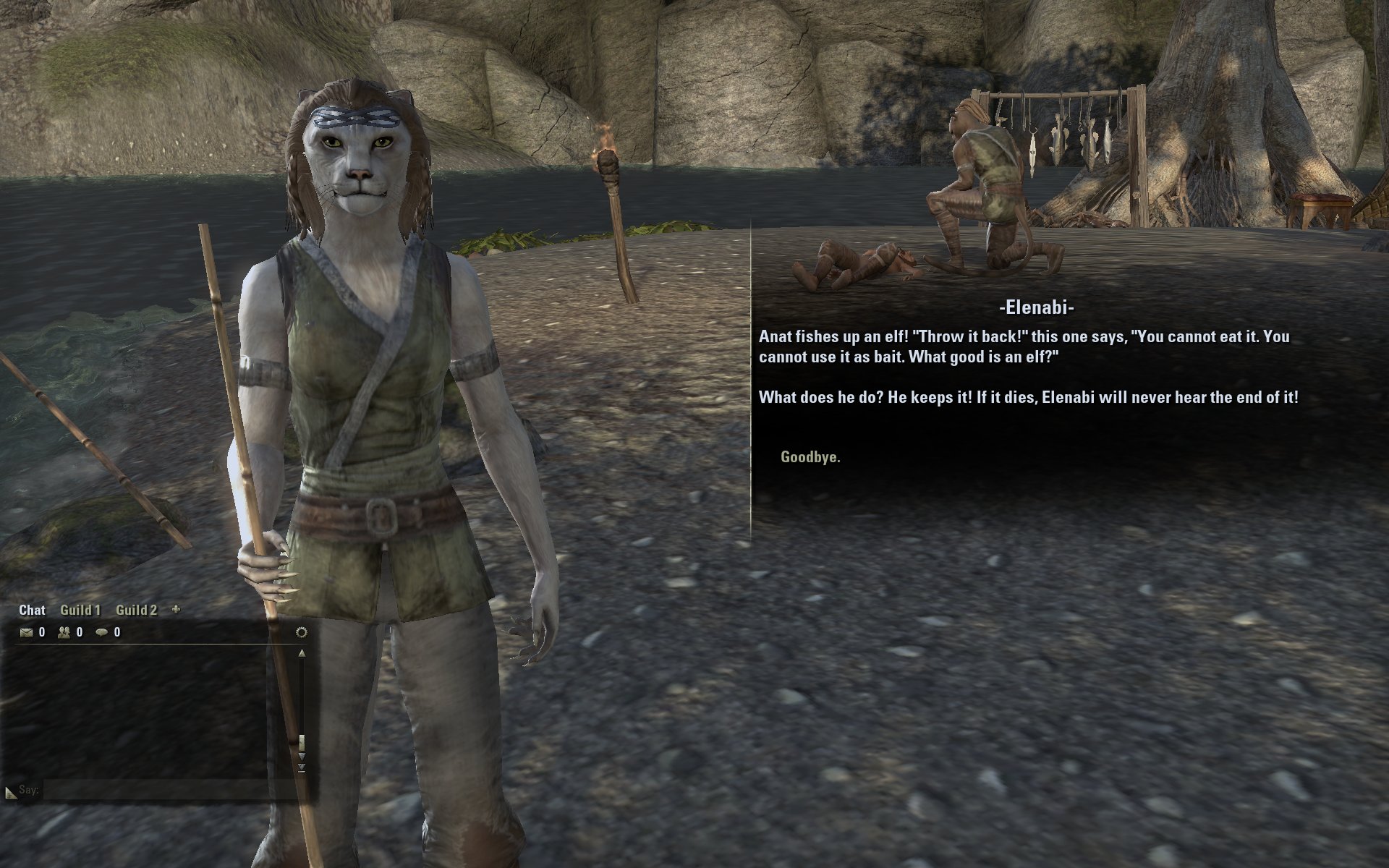Open the Guild 1 chat tab
Viewport: 1389px width, 868px height.
[80, 610]
